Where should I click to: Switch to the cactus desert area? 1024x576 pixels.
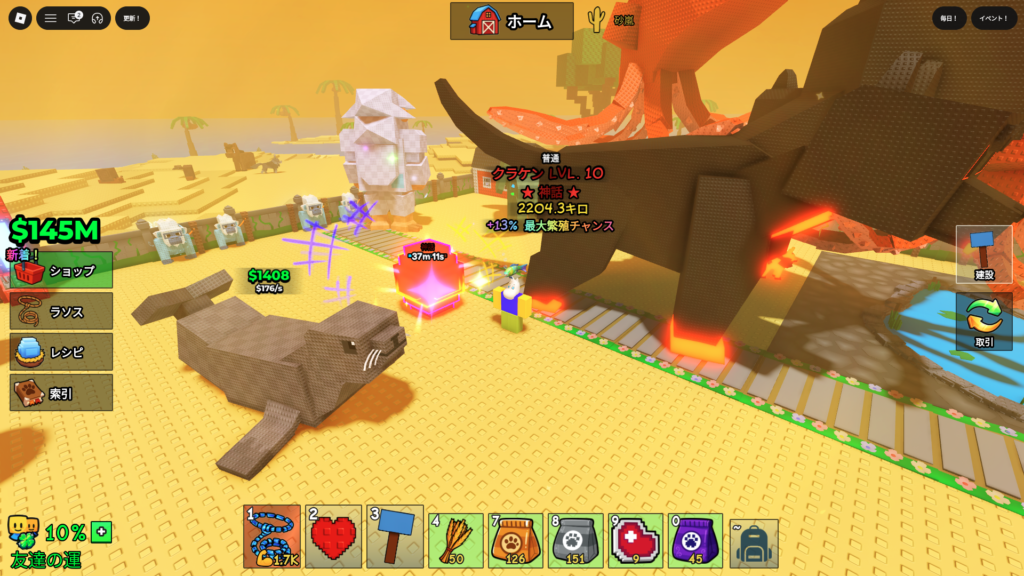coord(611,20)
